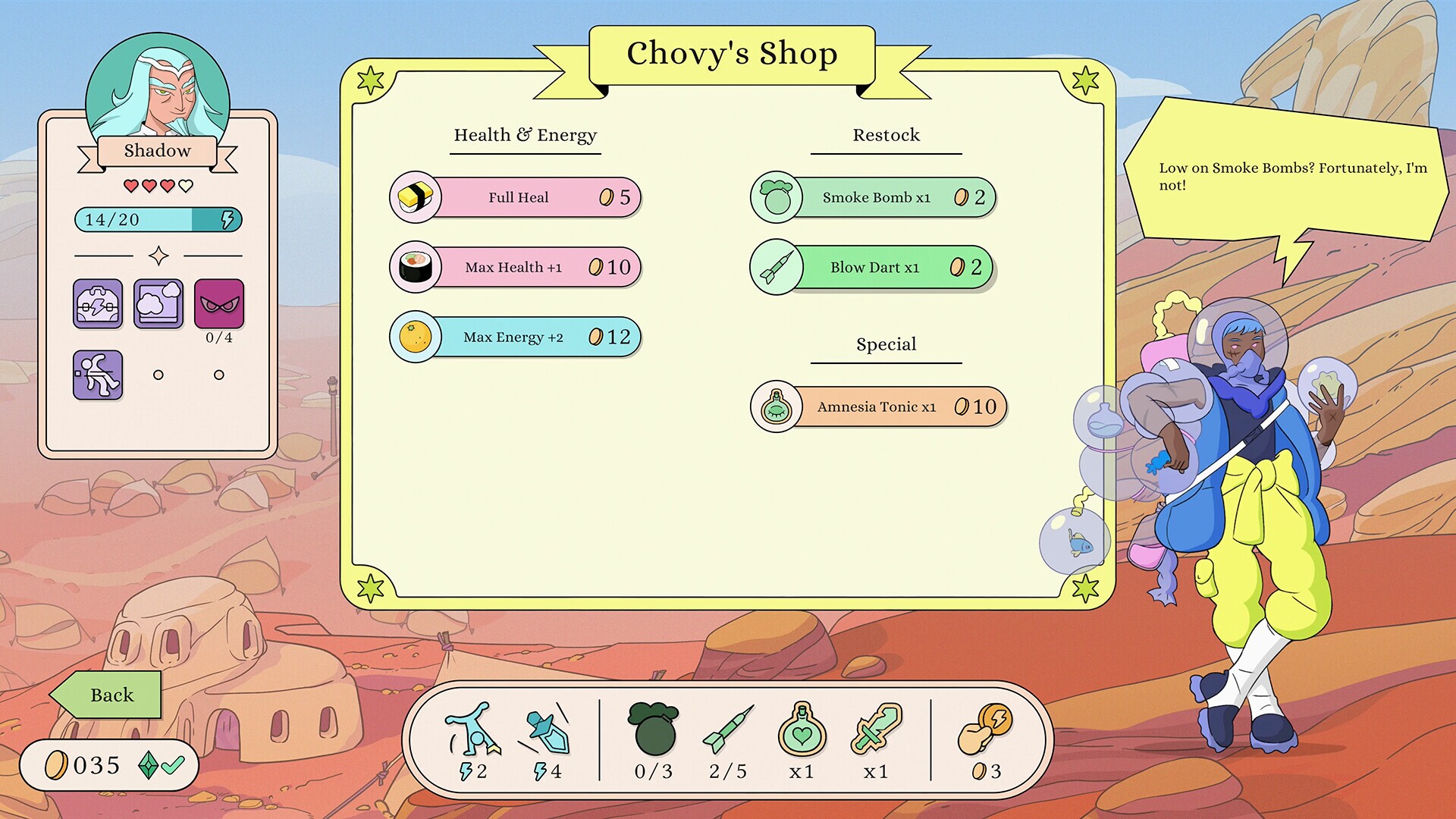Image resolution: width=1456 pixels, height=819 pixels.
Task: Click the 14/20 energy progress bar
Action: pyautogui.click(x=158, y=220)
